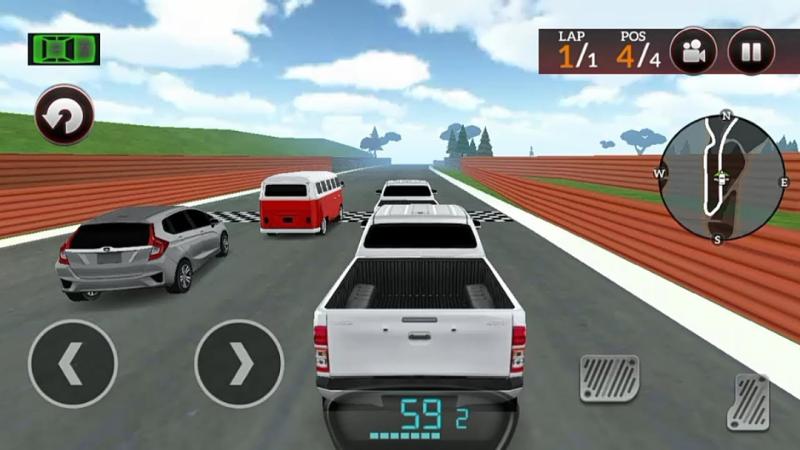Switch the camera view

pos(693,51)
